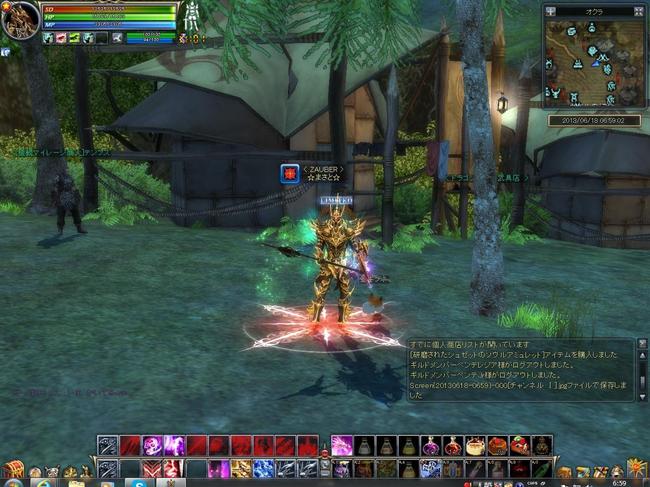Click the Windows Start button
650x487 pixels.
click(14, 482)
